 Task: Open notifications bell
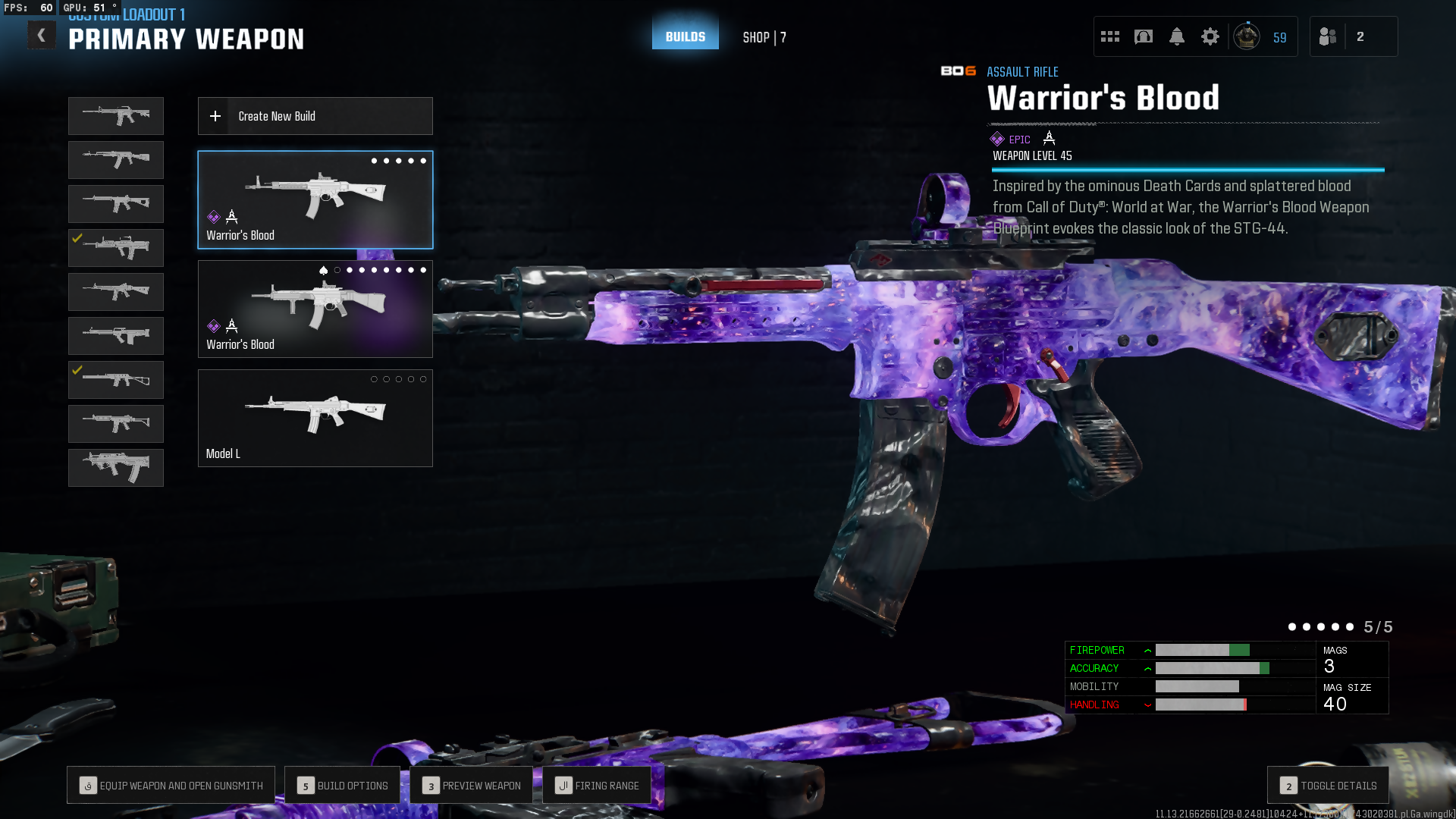point(1177,36)
